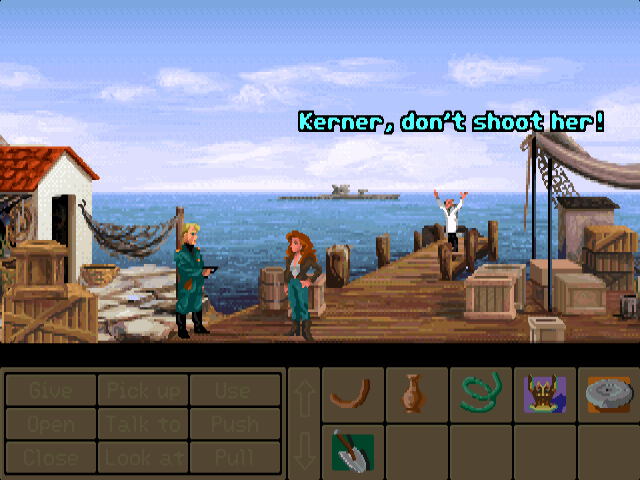Choose the Pick up verb
The image size is (640, 480).
(143, 390)
